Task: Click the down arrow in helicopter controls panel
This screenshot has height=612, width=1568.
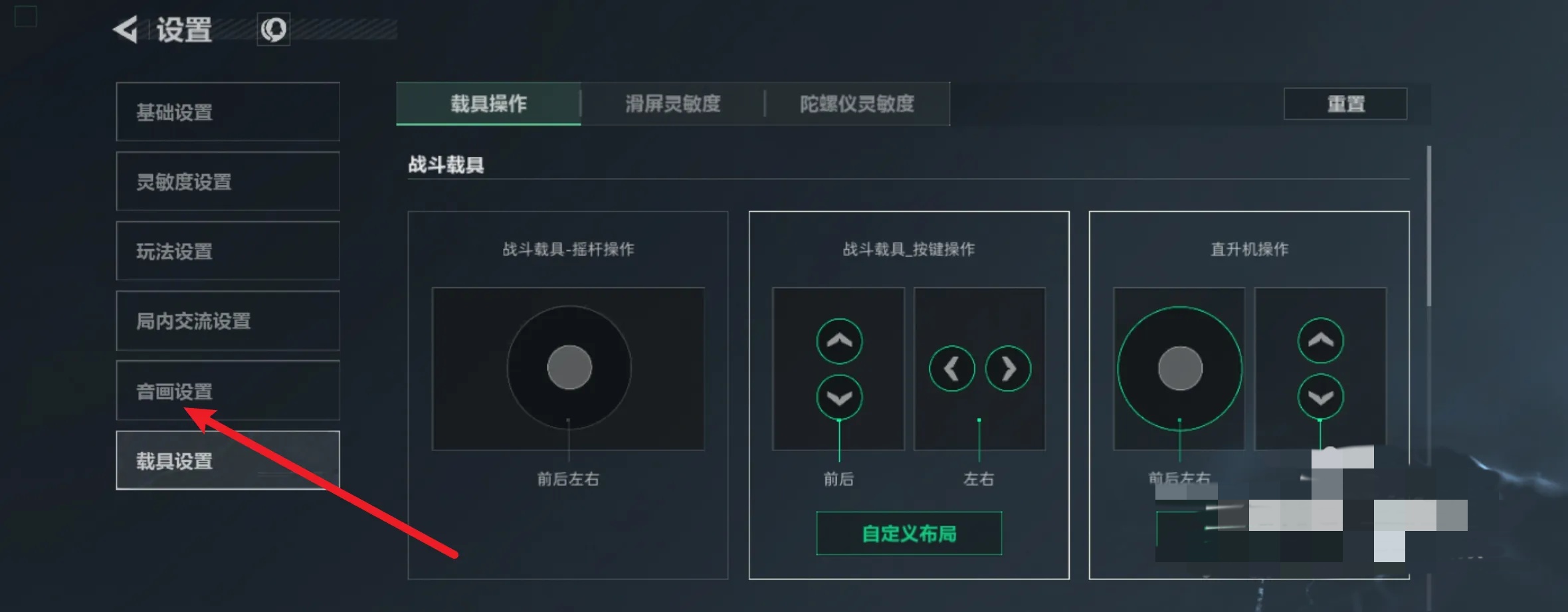Action: coord(1321,397)
